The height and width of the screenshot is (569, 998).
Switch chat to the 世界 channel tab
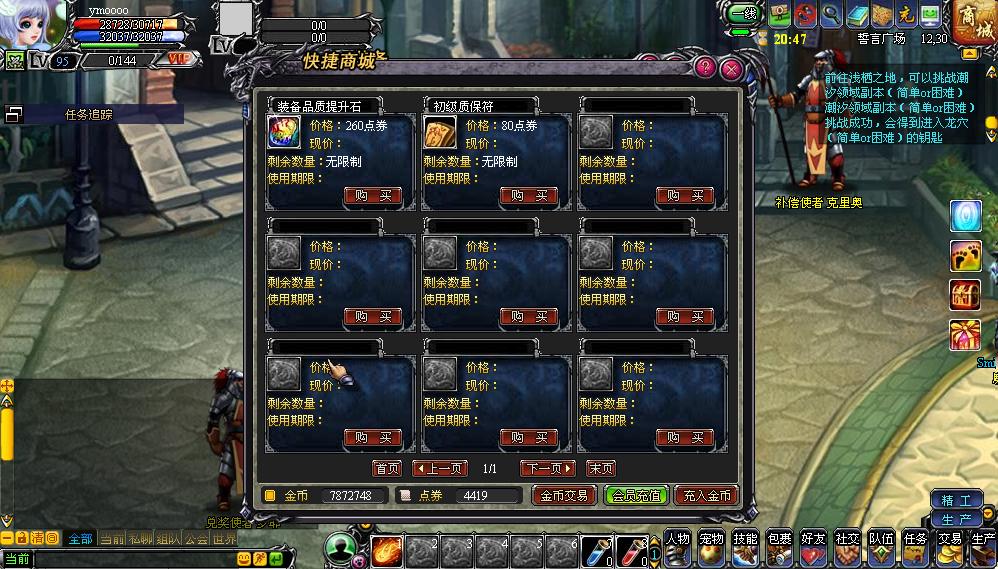tap(225, 538)
